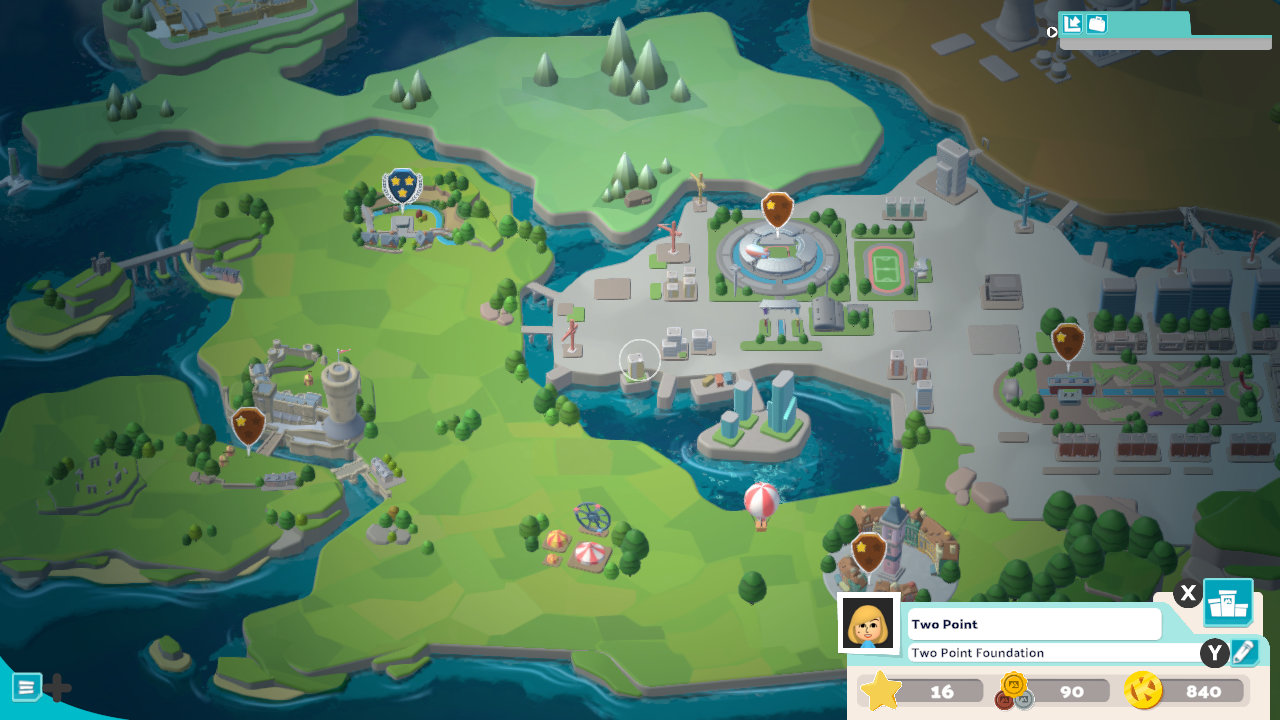Select the briefcase icon in the top-right bar
Viewport: 1280px width, 720px height.
point(1096,23)
